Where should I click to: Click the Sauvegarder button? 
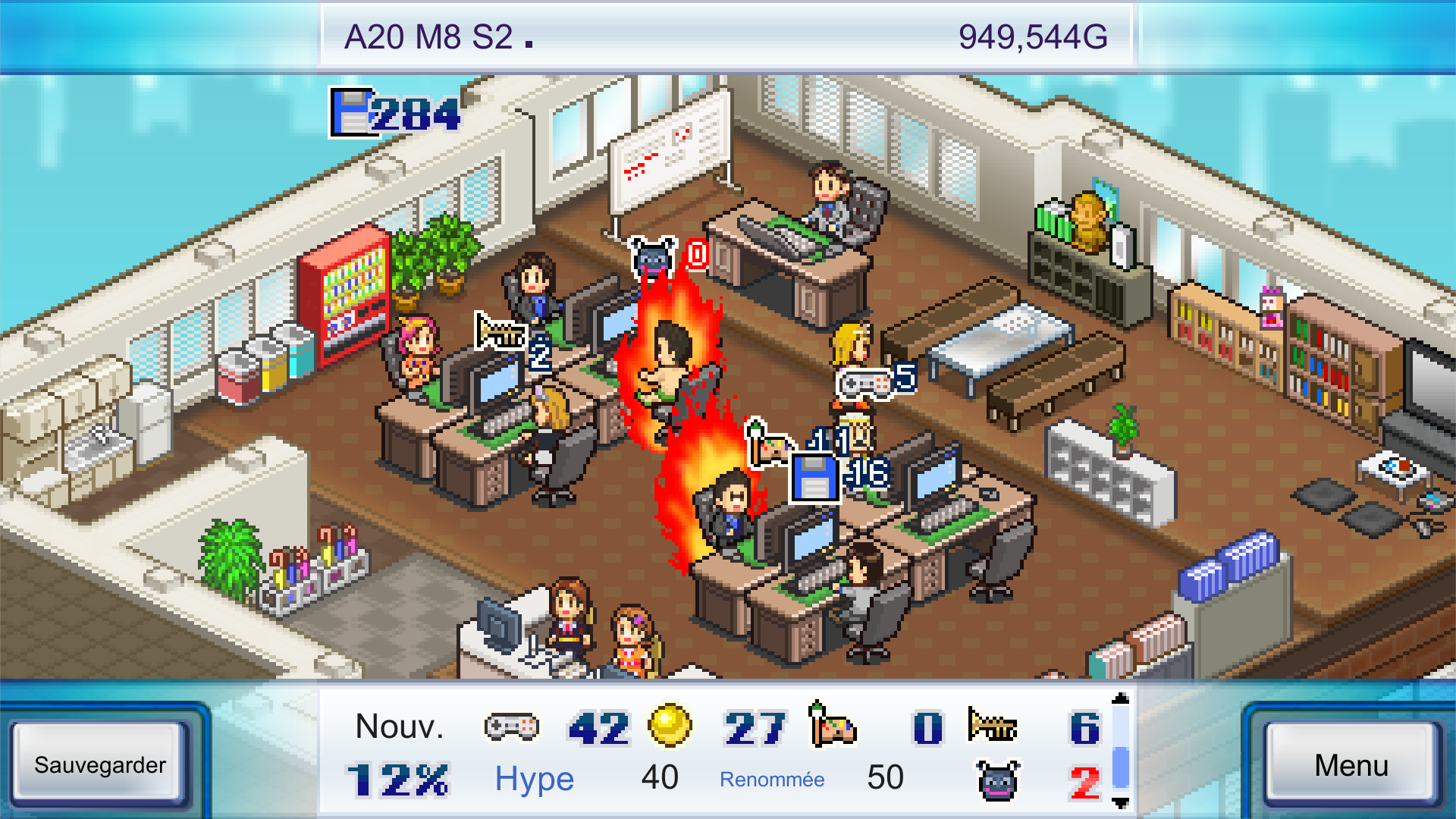coord(99,764)
